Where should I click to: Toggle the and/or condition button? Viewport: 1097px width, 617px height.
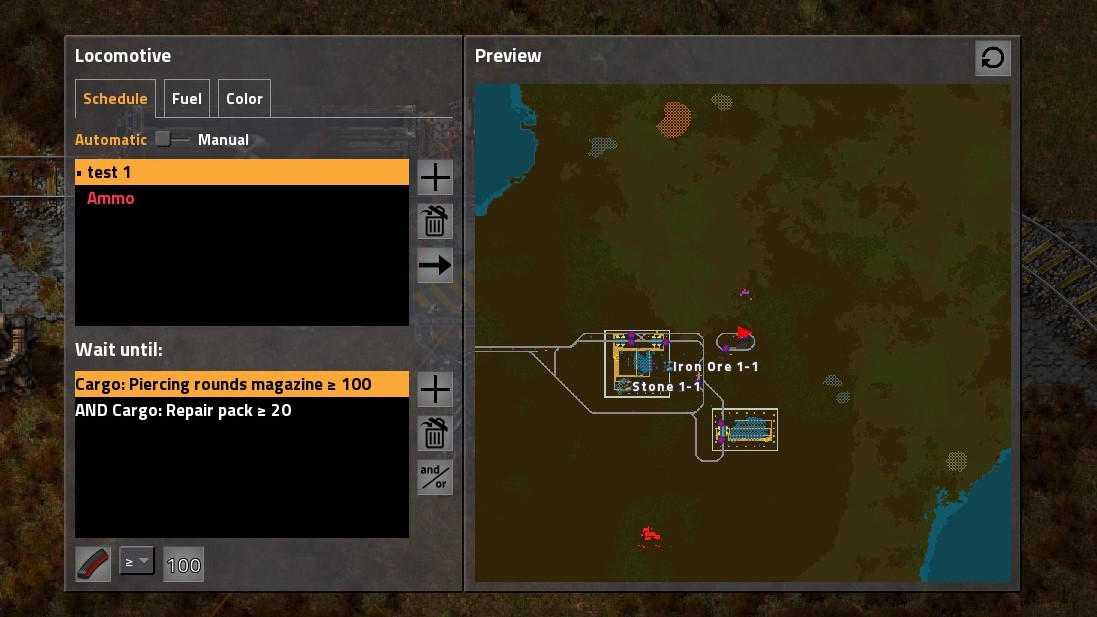pos(435,477)
